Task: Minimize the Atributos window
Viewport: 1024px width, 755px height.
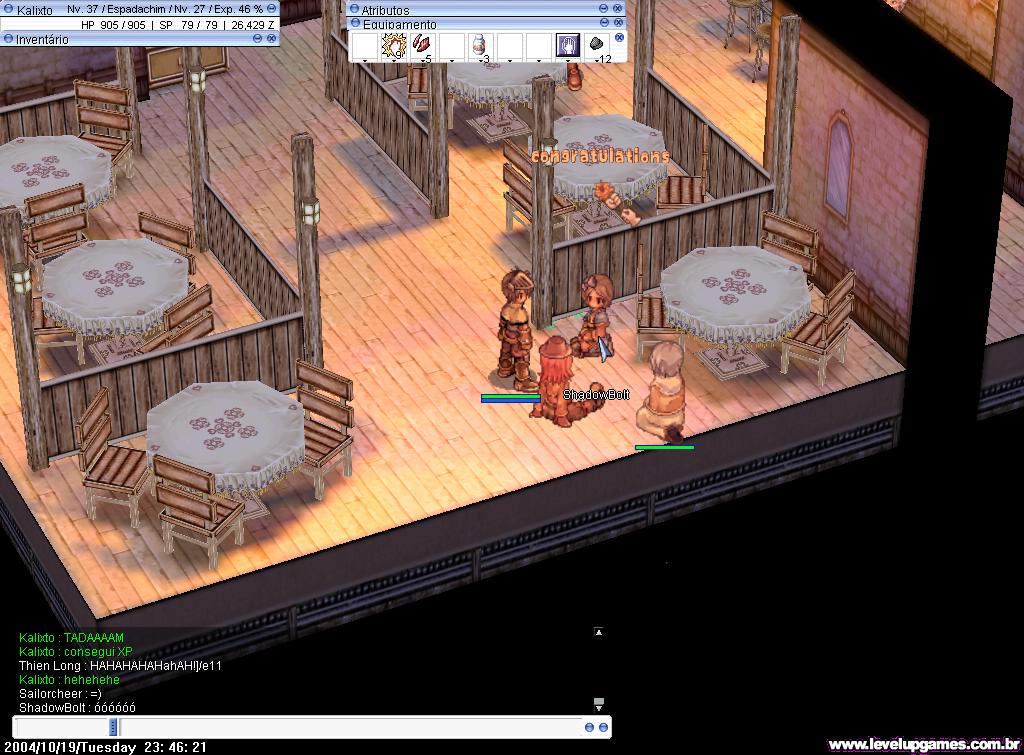Action: pyautogui.click(x=604, y=8)
